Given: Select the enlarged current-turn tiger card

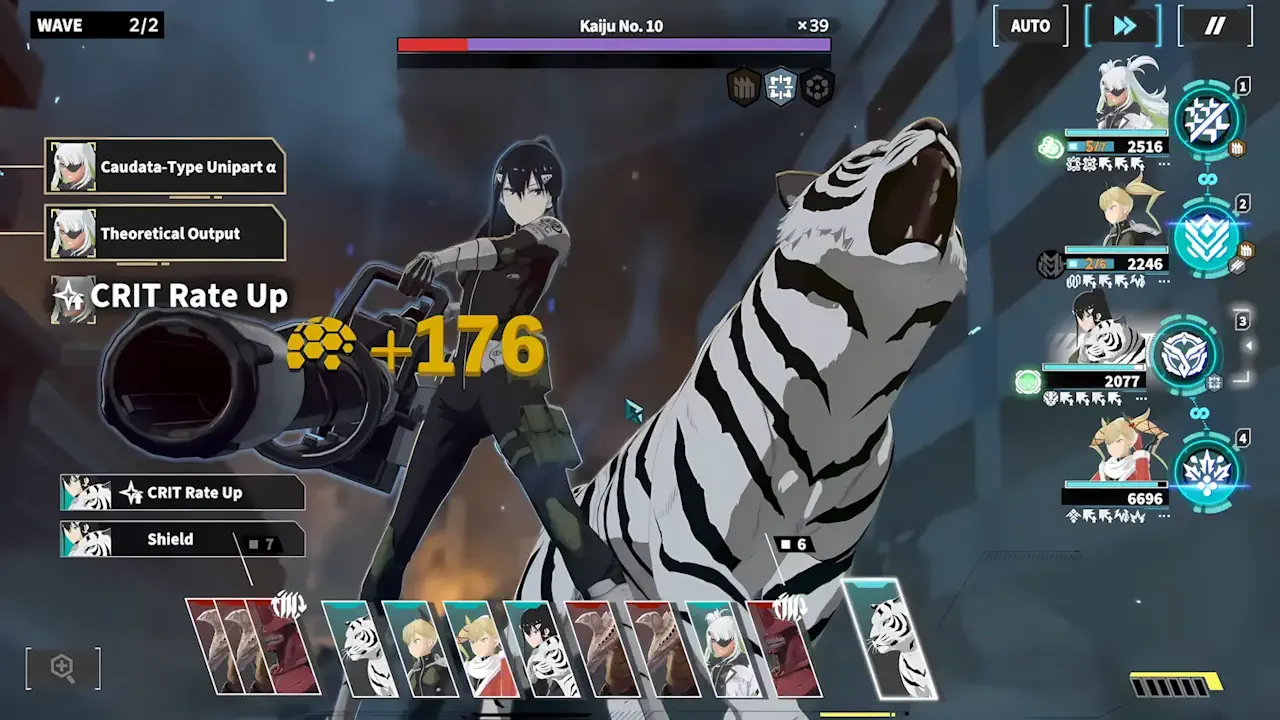Looking at the screenshot, I should (892, 640).
